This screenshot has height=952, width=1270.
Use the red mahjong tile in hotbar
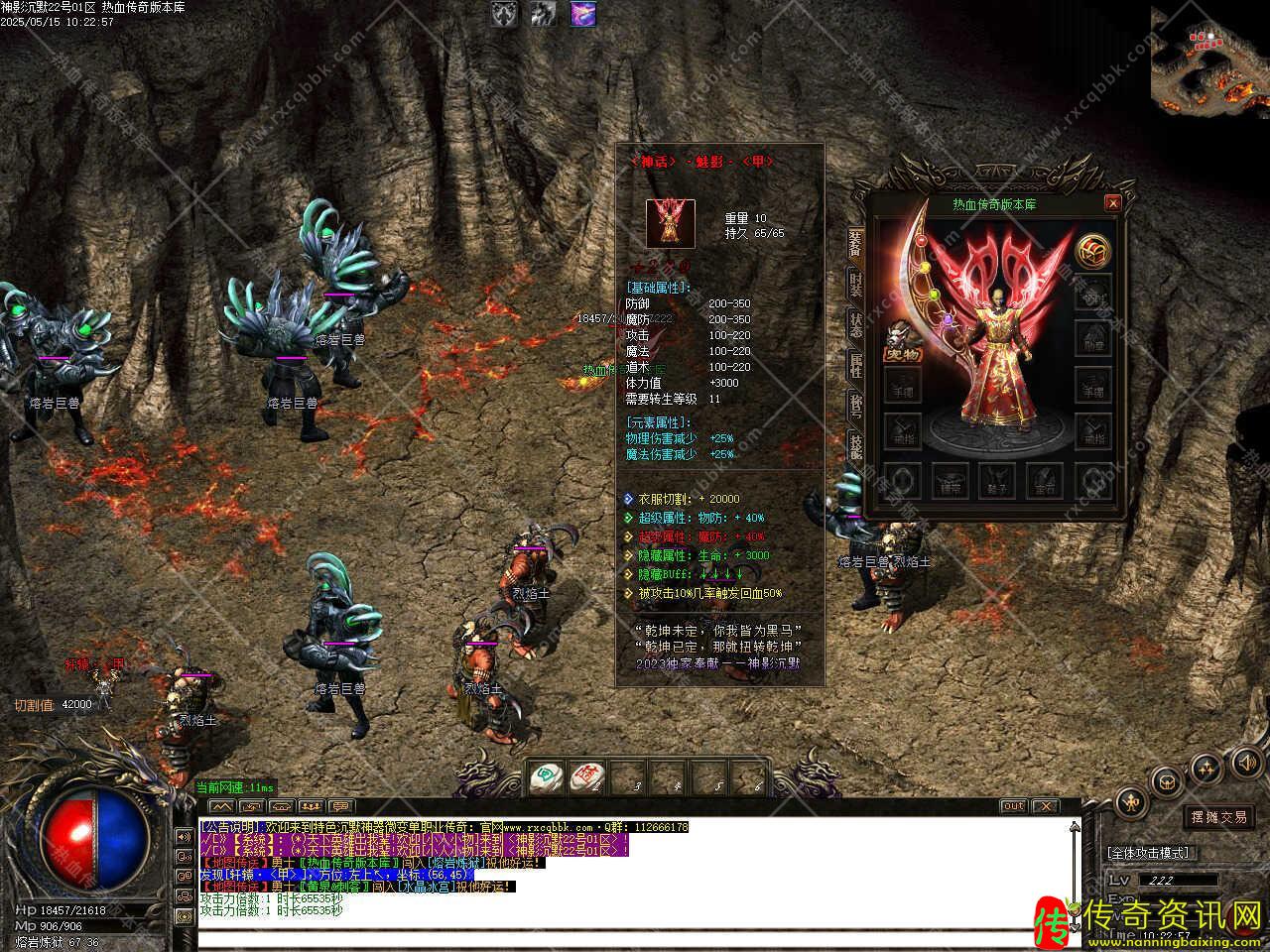(x=587, y=776)
